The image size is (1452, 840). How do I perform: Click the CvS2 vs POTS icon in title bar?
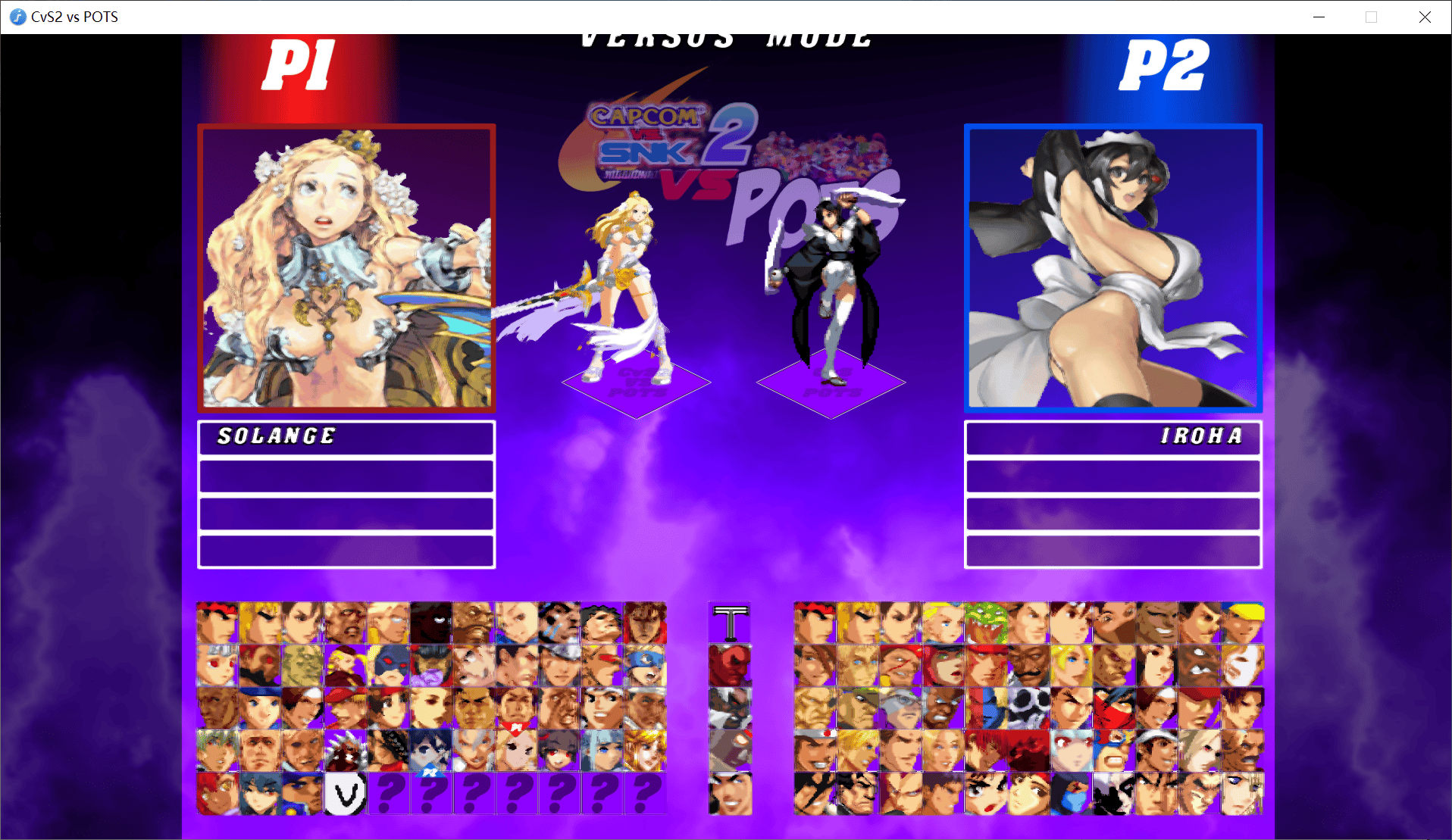pos(17,17)
